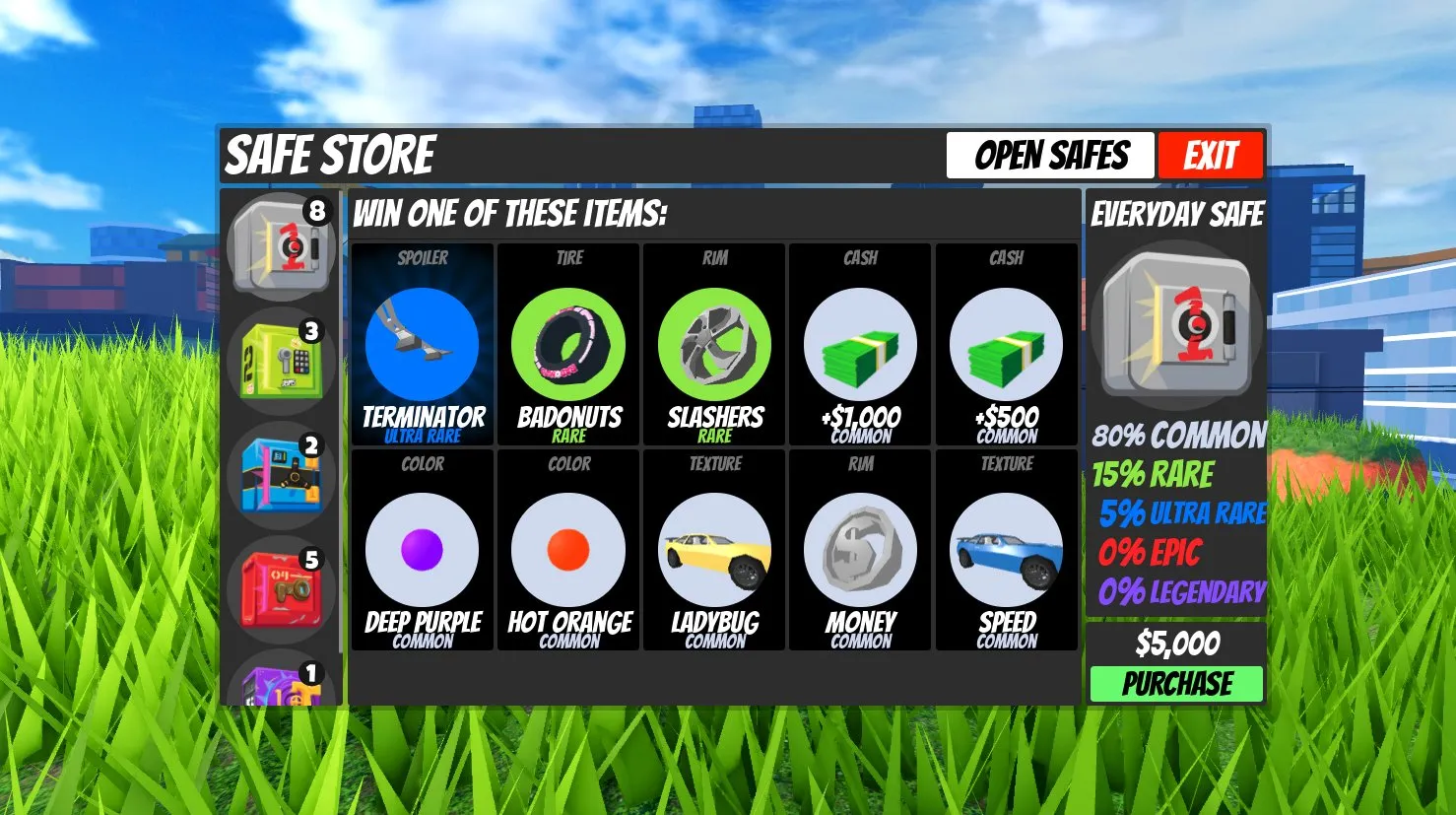This screenshot has width=1456, height=815.
Task: Pick the red safe with key
Action: (x=282, y=589)
